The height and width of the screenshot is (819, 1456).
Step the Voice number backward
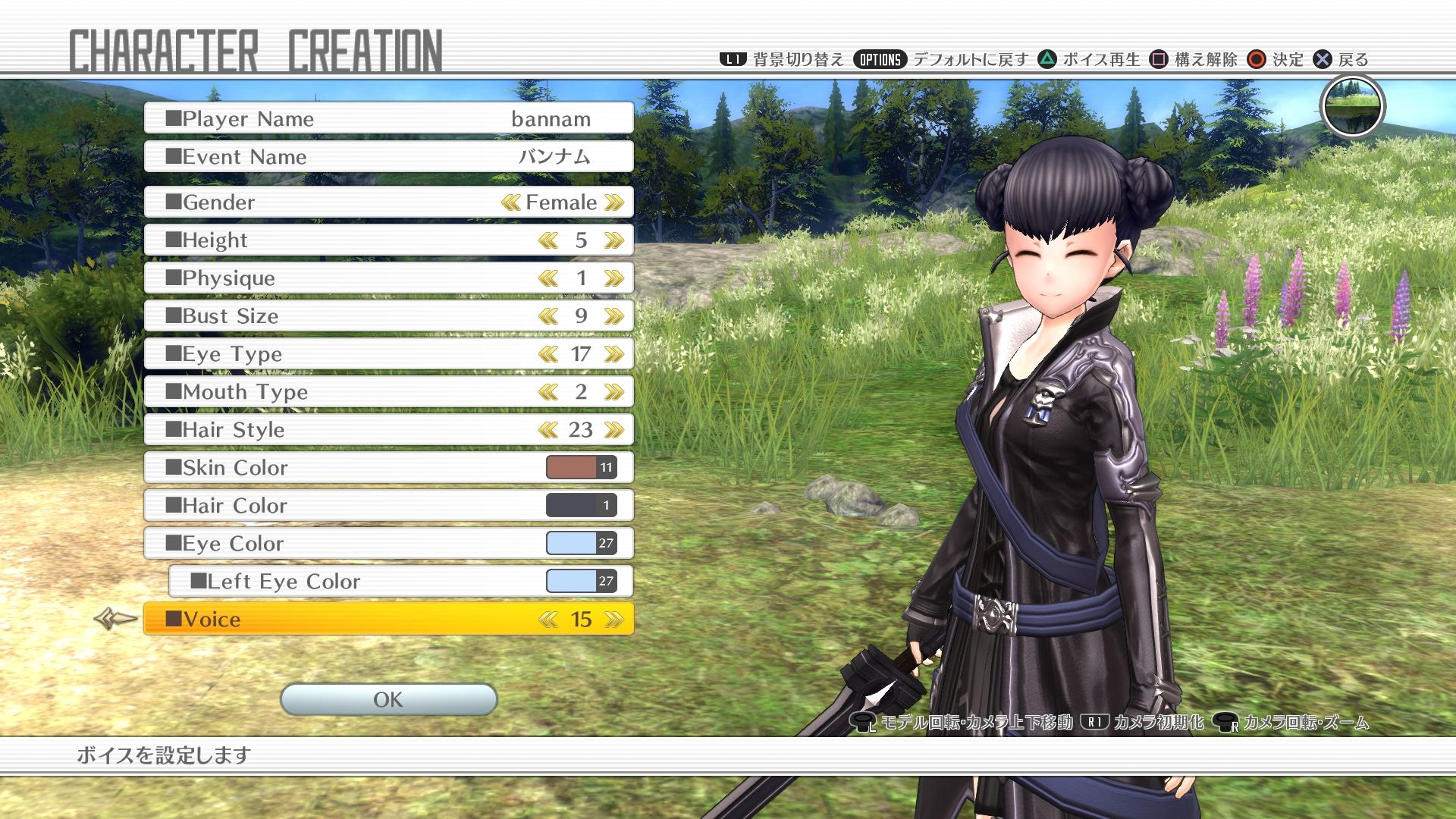point(548,620)
